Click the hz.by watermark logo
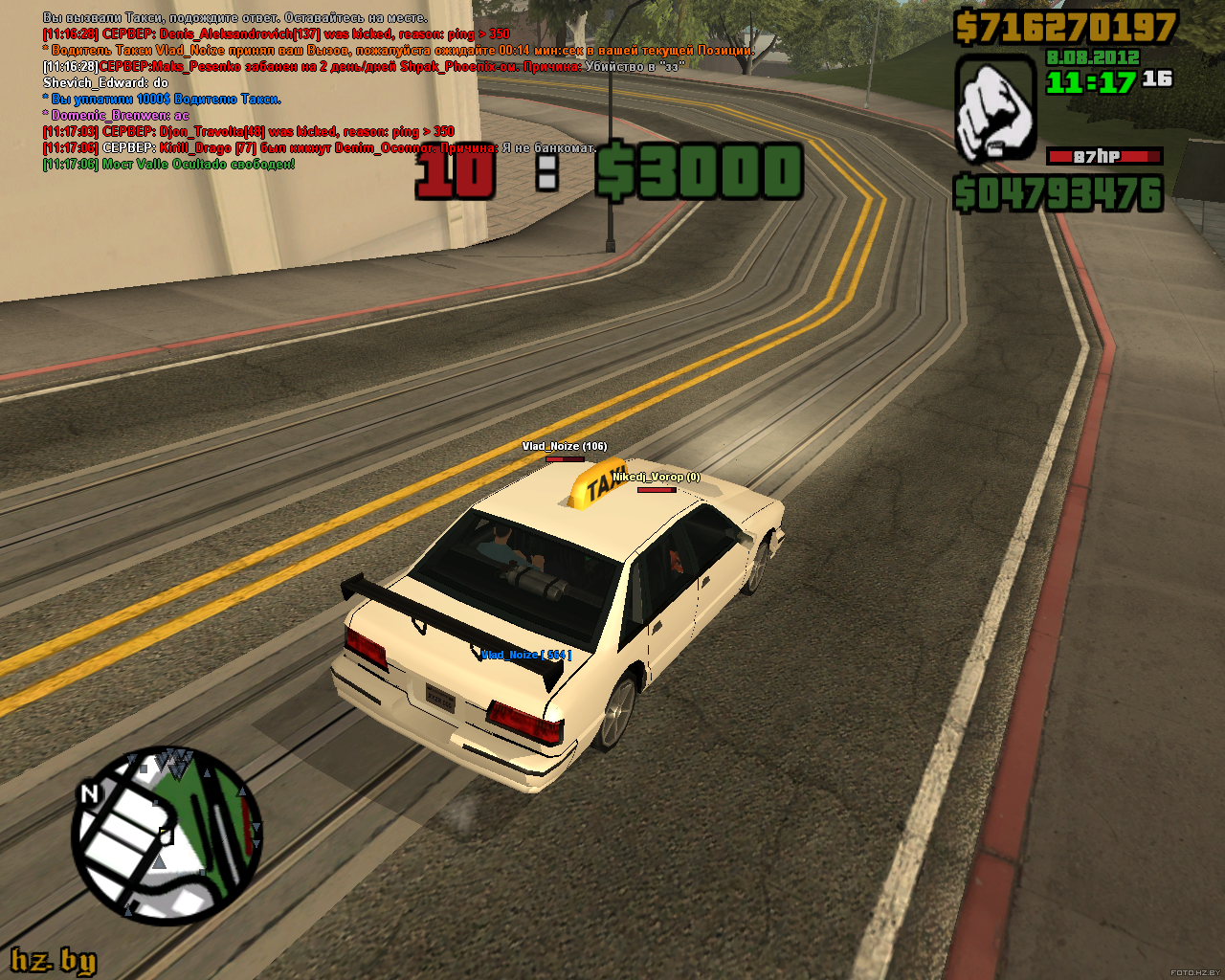 tap(54, 960)
